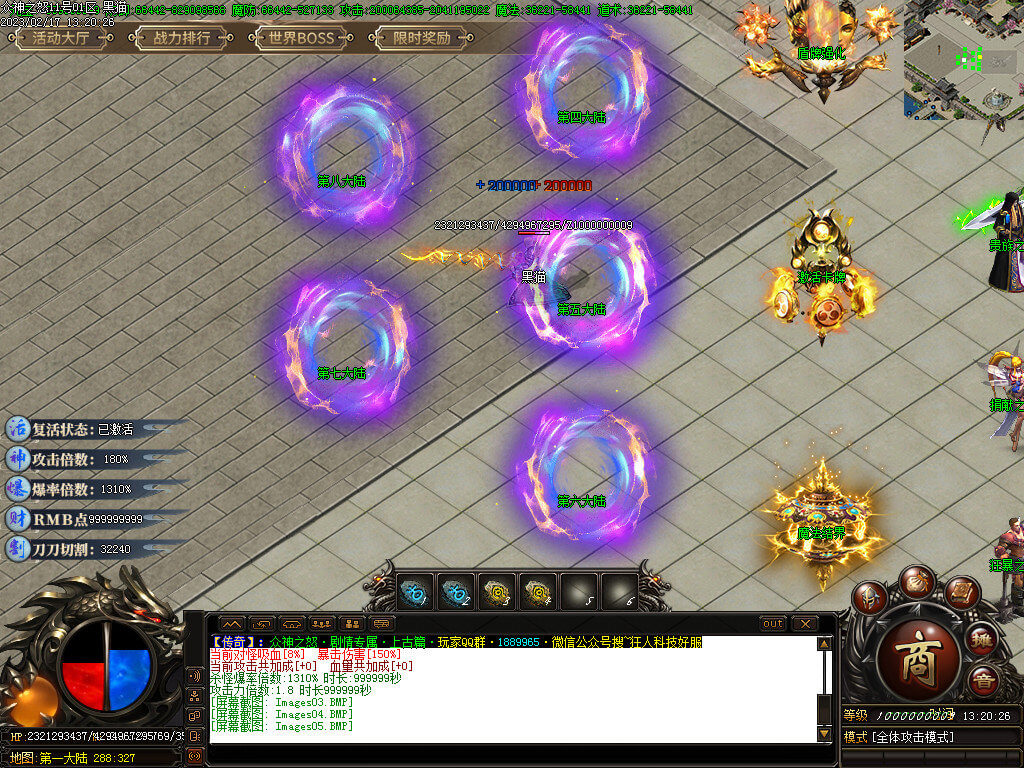Open the skill book icon
This screenshot has height=768, width=1024.
point(961,593)
